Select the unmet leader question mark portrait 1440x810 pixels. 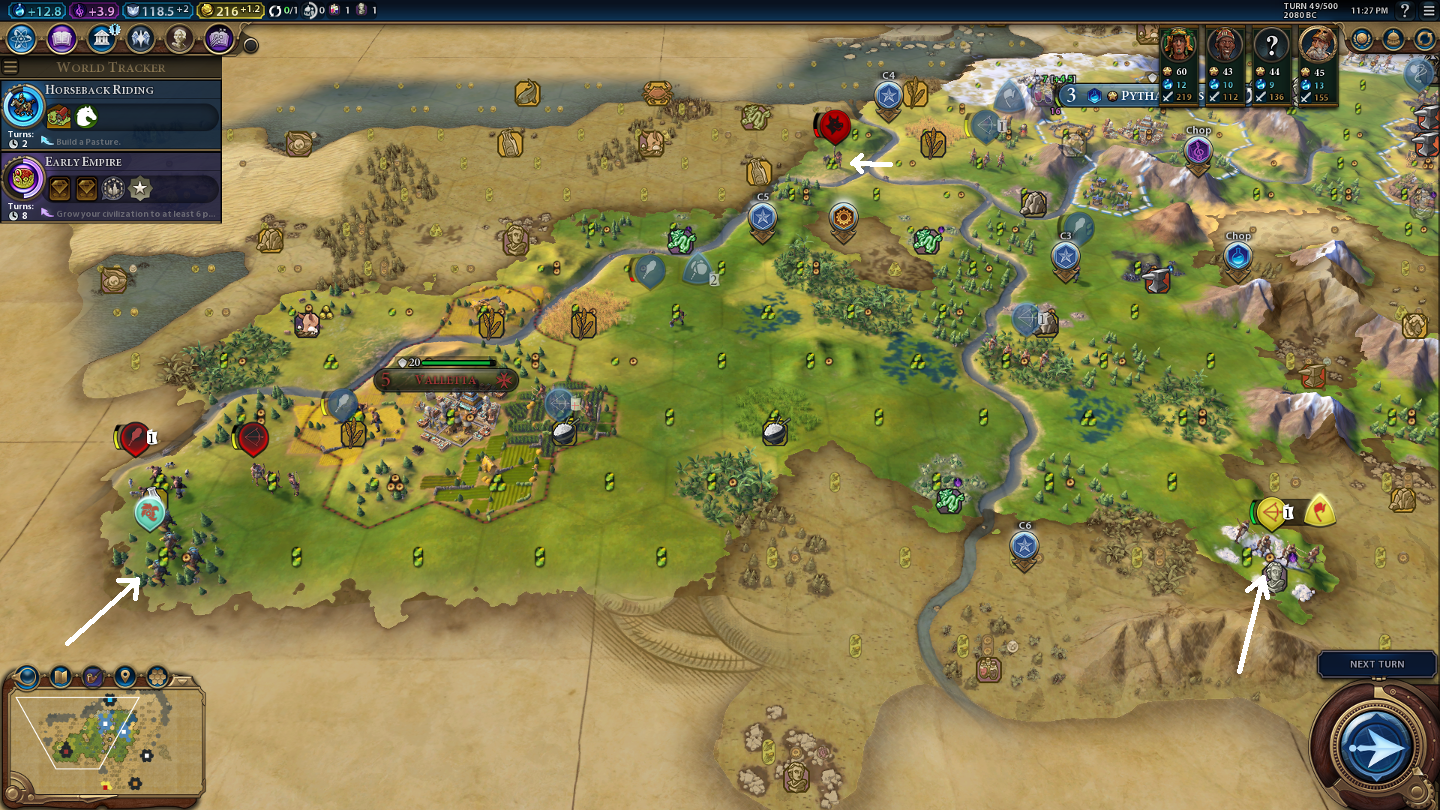click(1272, 45)
